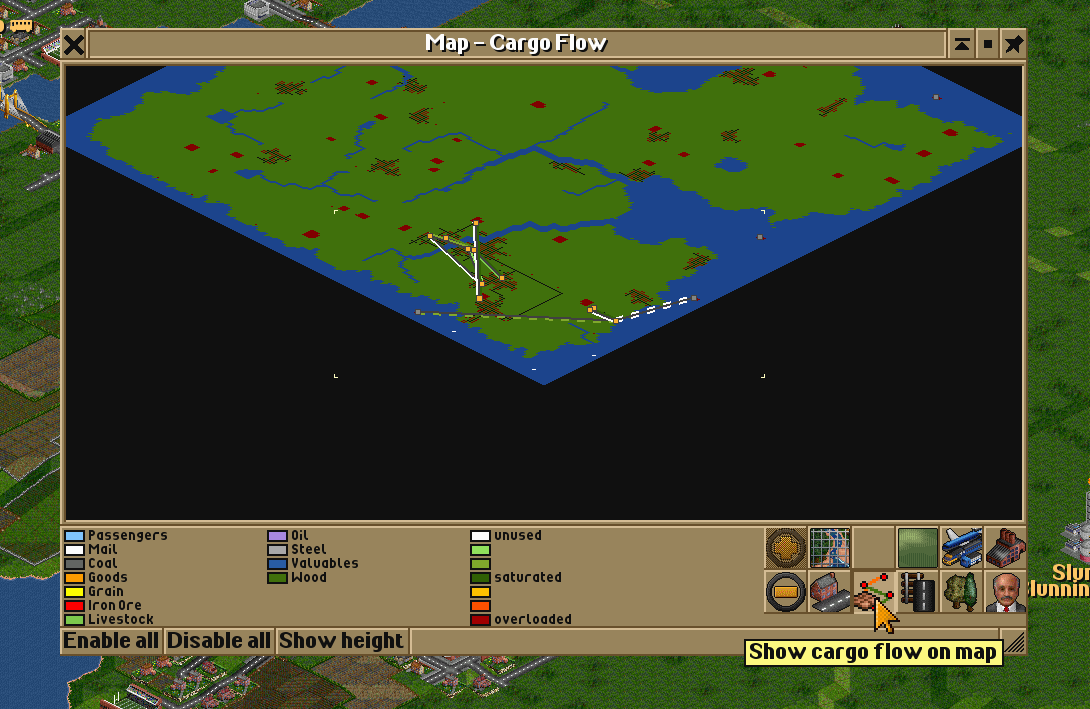1090x709 pixels.
Task: Click the Enable all button
Action: pos(112,641)
